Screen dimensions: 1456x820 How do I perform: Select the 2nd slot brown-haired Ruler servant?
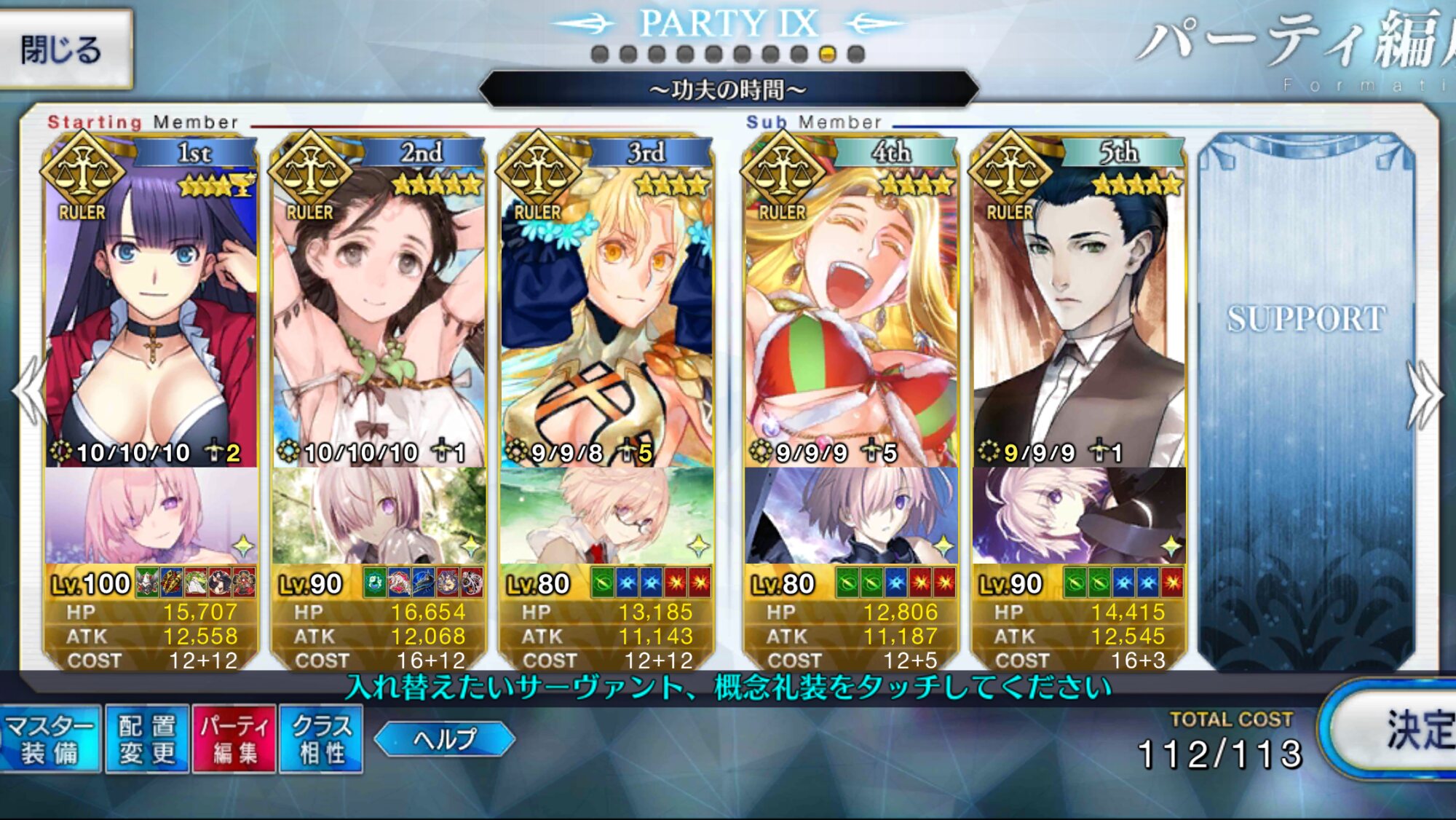(x=379, y=306)
